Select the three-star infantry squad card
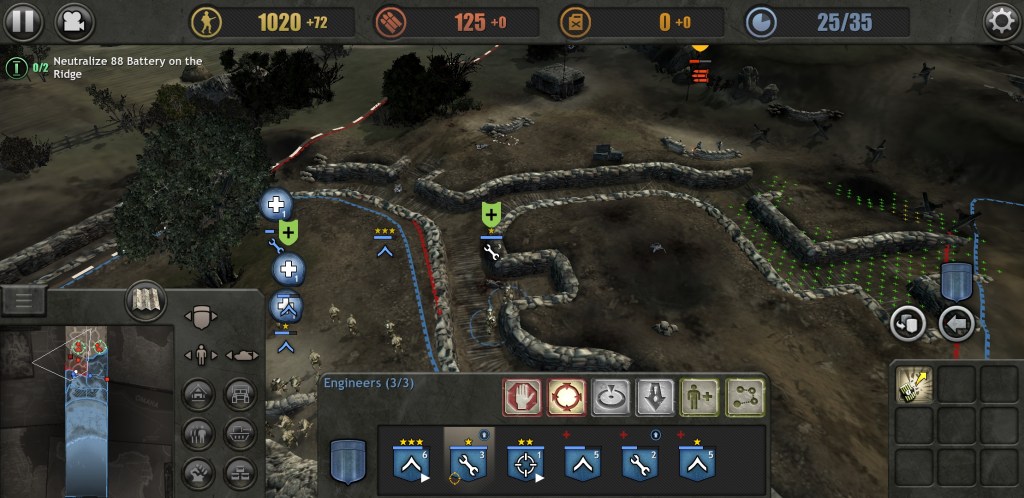The width and height of the screenshot is (1024, 498). click(411, 459)
